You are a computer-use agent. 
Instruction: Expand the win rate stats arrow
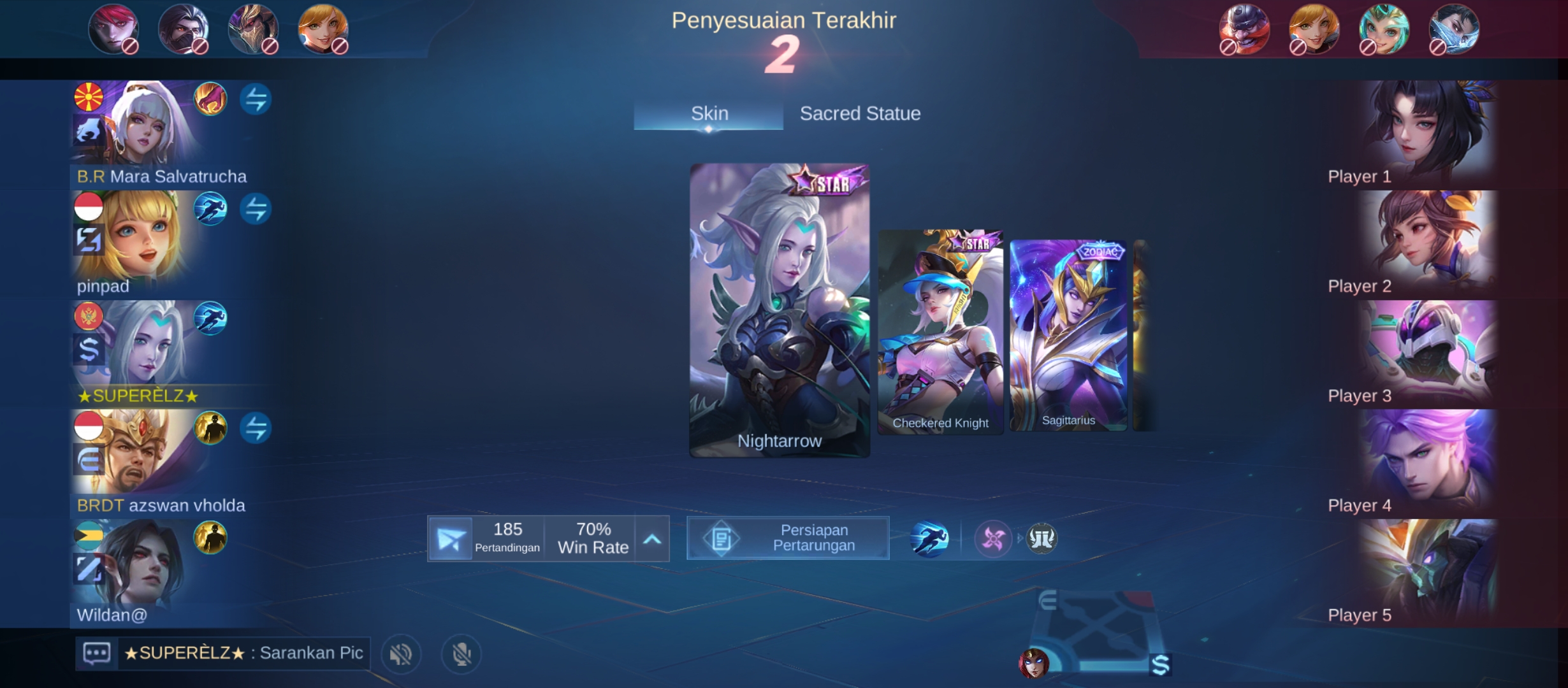pos(651,539)
